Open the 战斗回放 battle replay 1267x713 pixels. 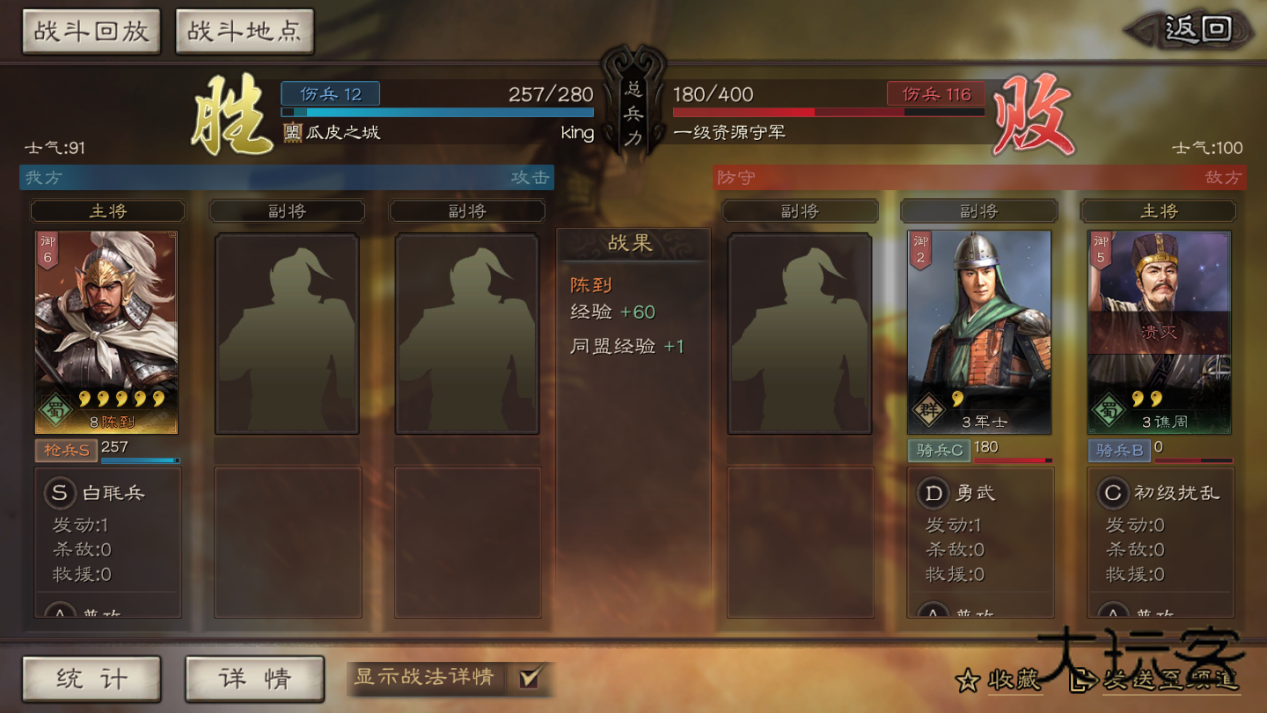coord(91,32)
